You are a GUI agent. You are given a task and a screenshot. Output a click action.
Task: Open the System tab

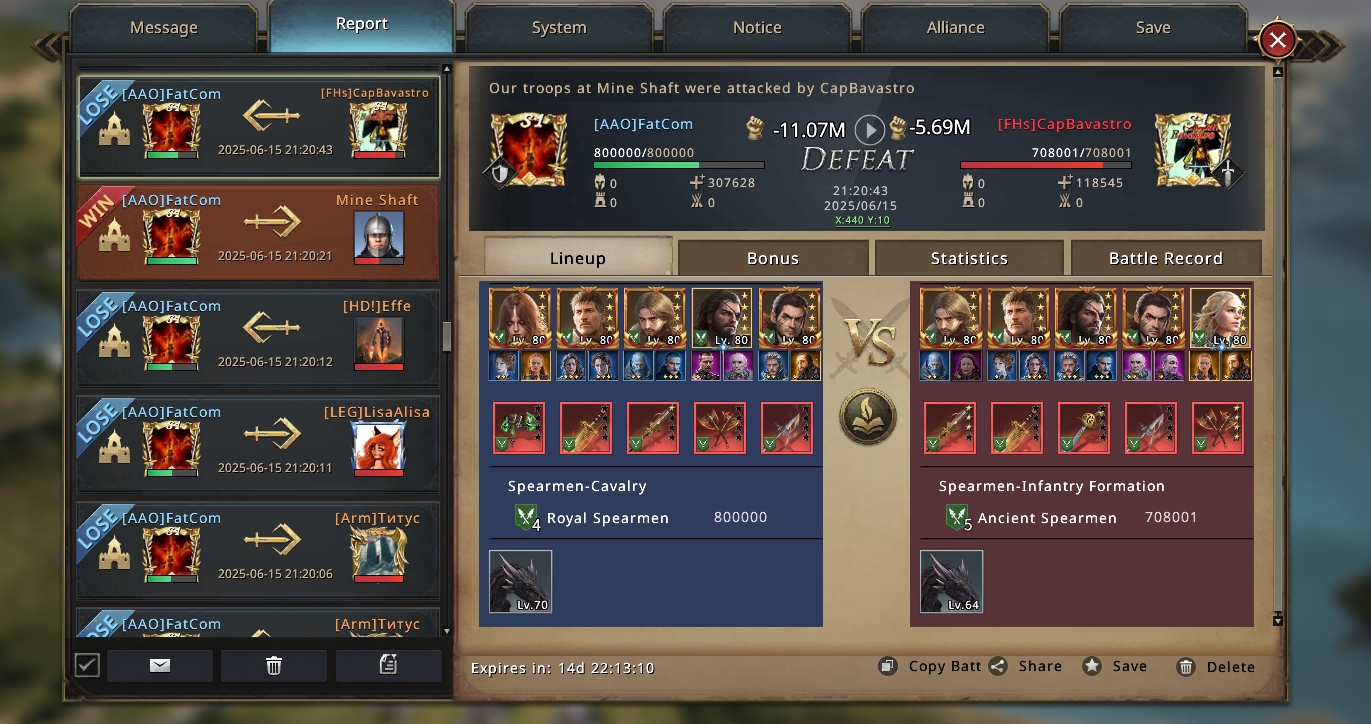pos(559,28)
